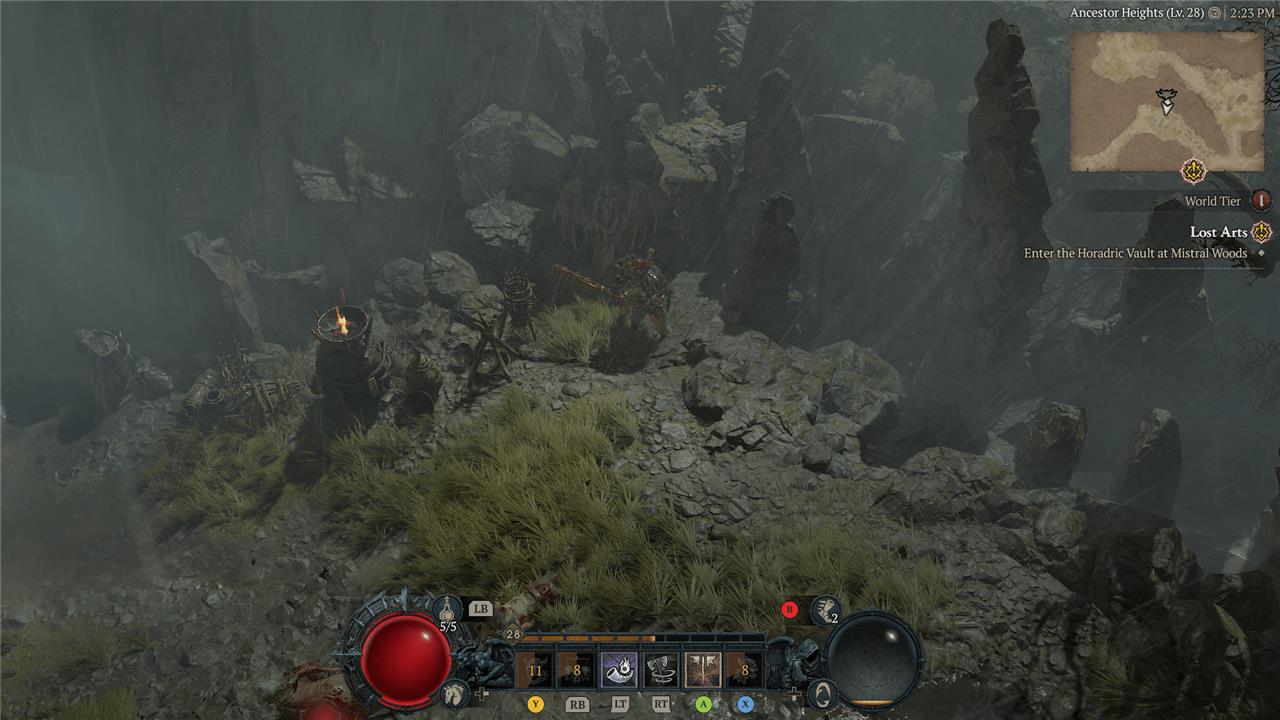Activate the spinning axe skill

(661, 670)
